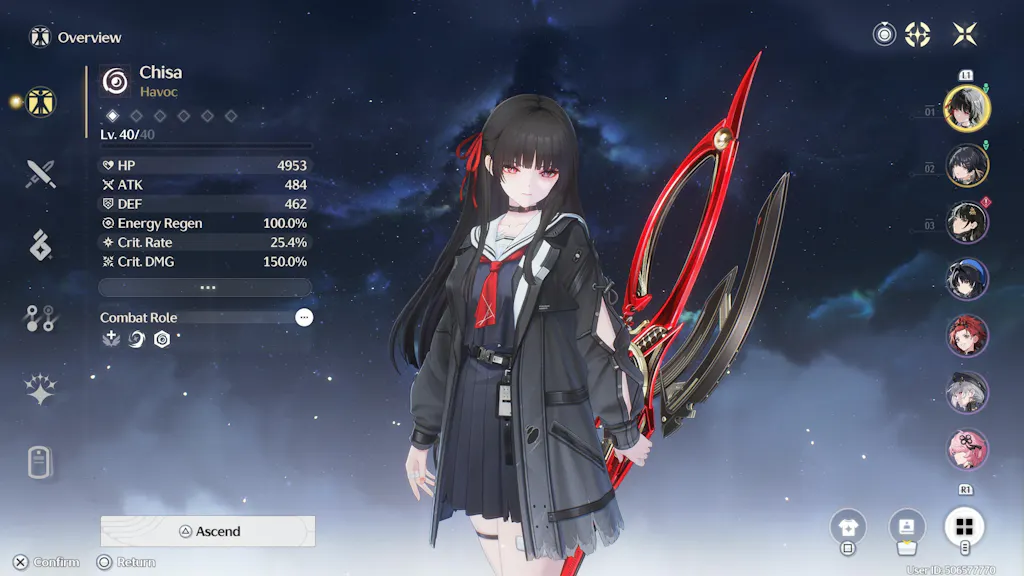Open the Weapon tab with crossed swords
This screenshot has height=576, width=1024.
(x=41, y=174)
